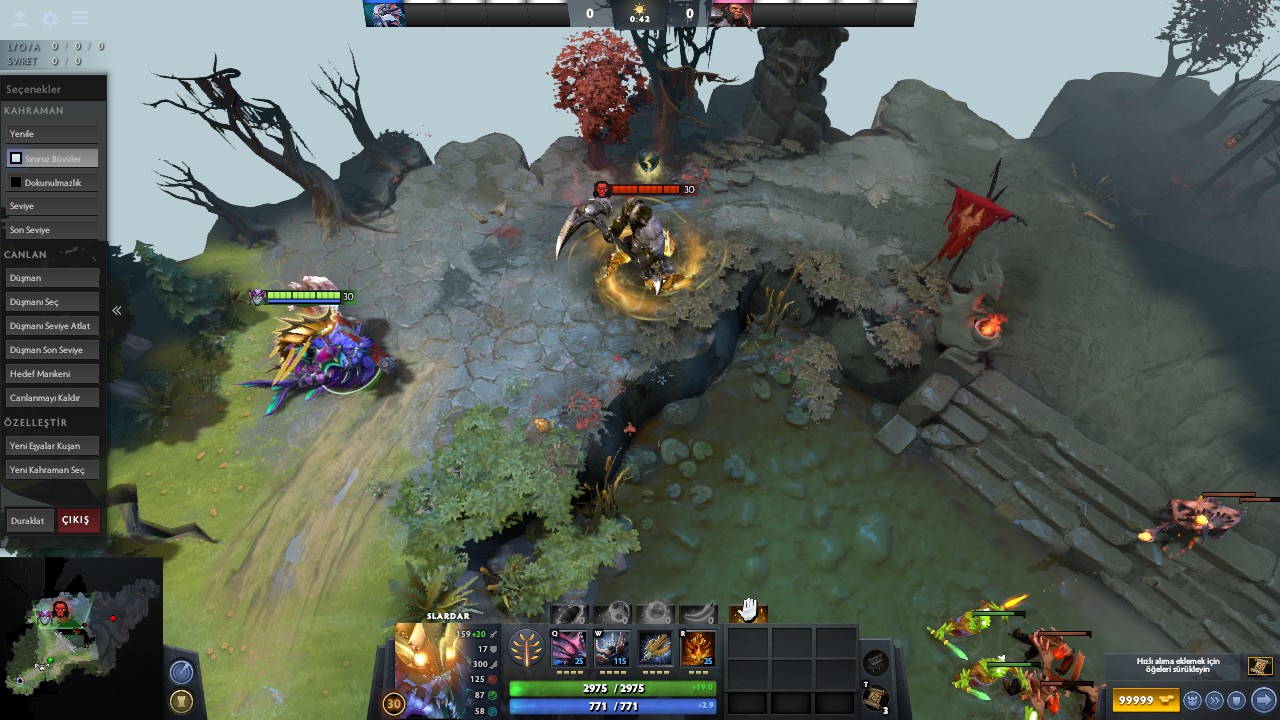The width and height of the screenshot is (1280, 720).
Task: Click the town portal scroll item slot
Action: coord(875,698)
